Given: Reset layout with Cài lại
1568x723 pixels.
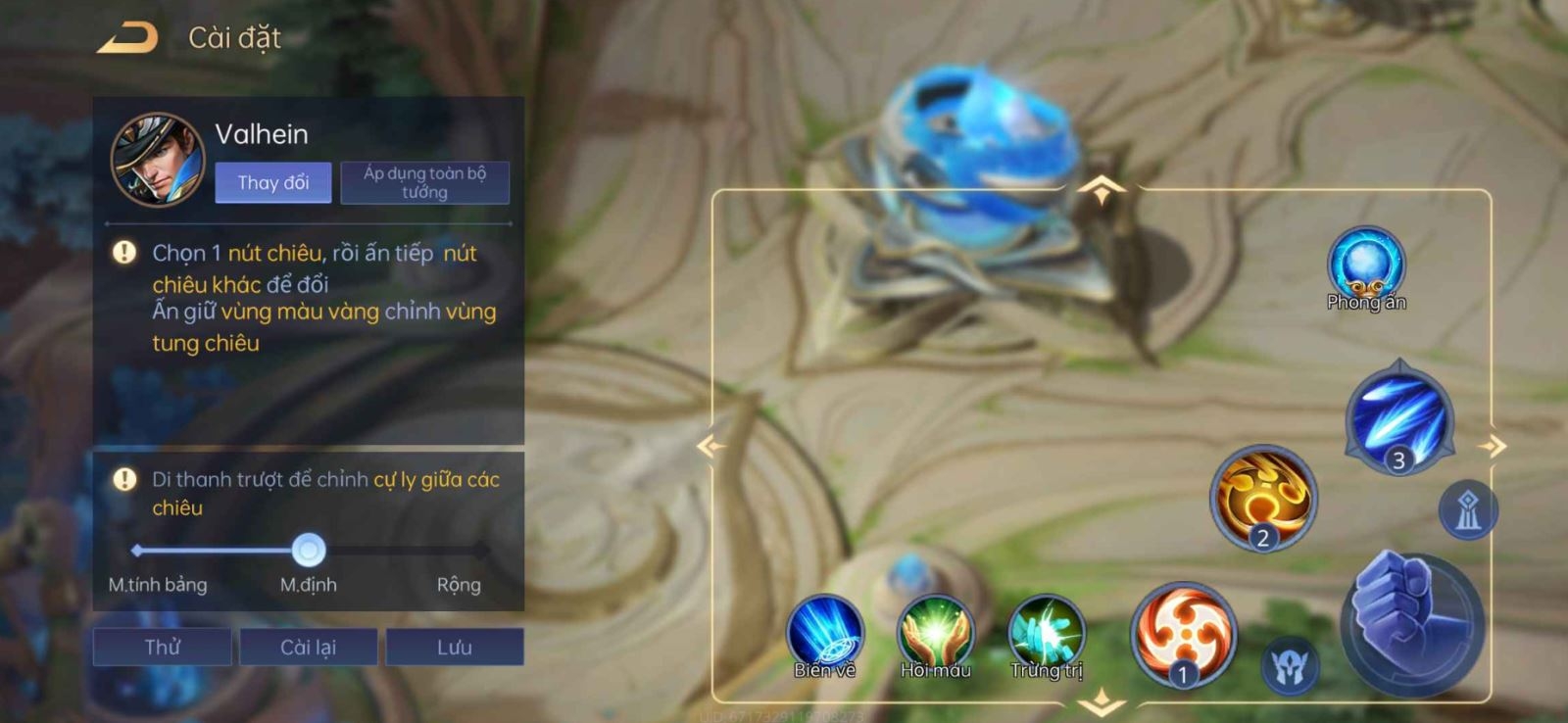Looking at the screenshot, I should tap(308, 648).
